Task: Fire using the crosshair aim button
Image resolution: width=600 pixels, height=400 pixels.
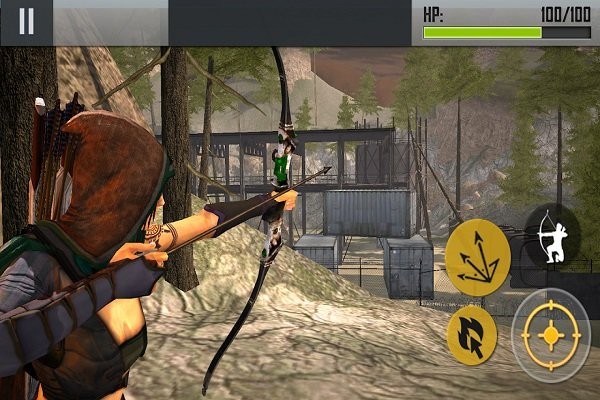Action: pos(550,334)
